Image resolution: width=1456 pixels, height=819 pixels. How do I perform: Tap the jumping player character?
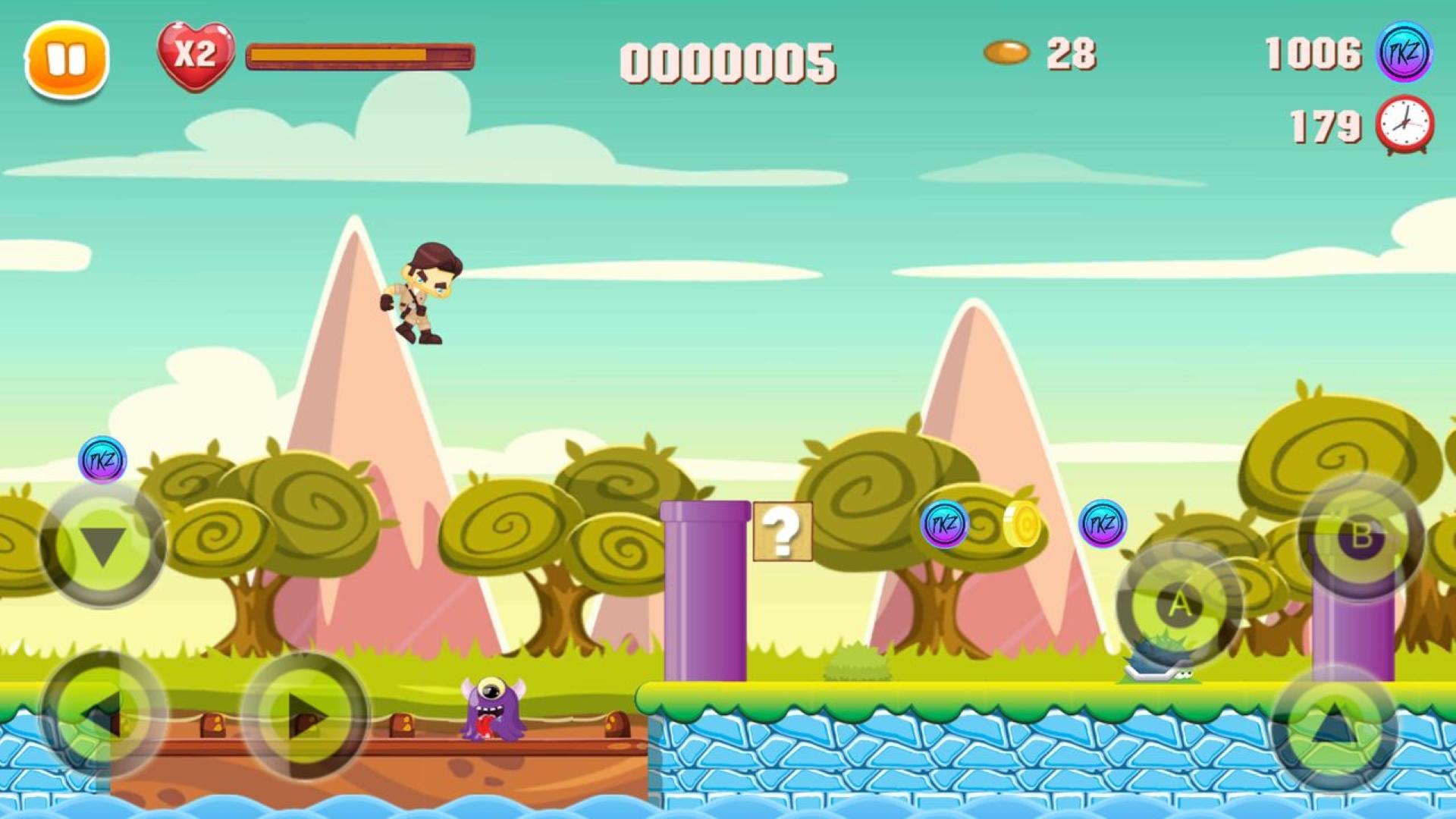419,296
